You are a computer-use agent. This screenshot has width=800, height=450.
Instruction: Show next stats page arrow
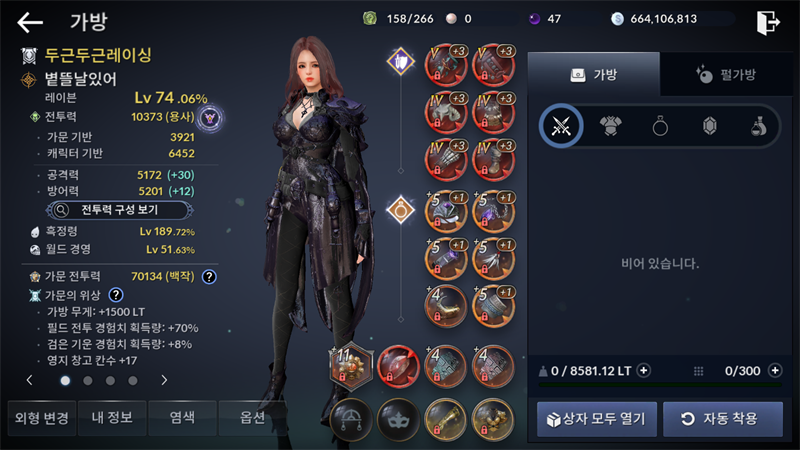coord(164,380)
